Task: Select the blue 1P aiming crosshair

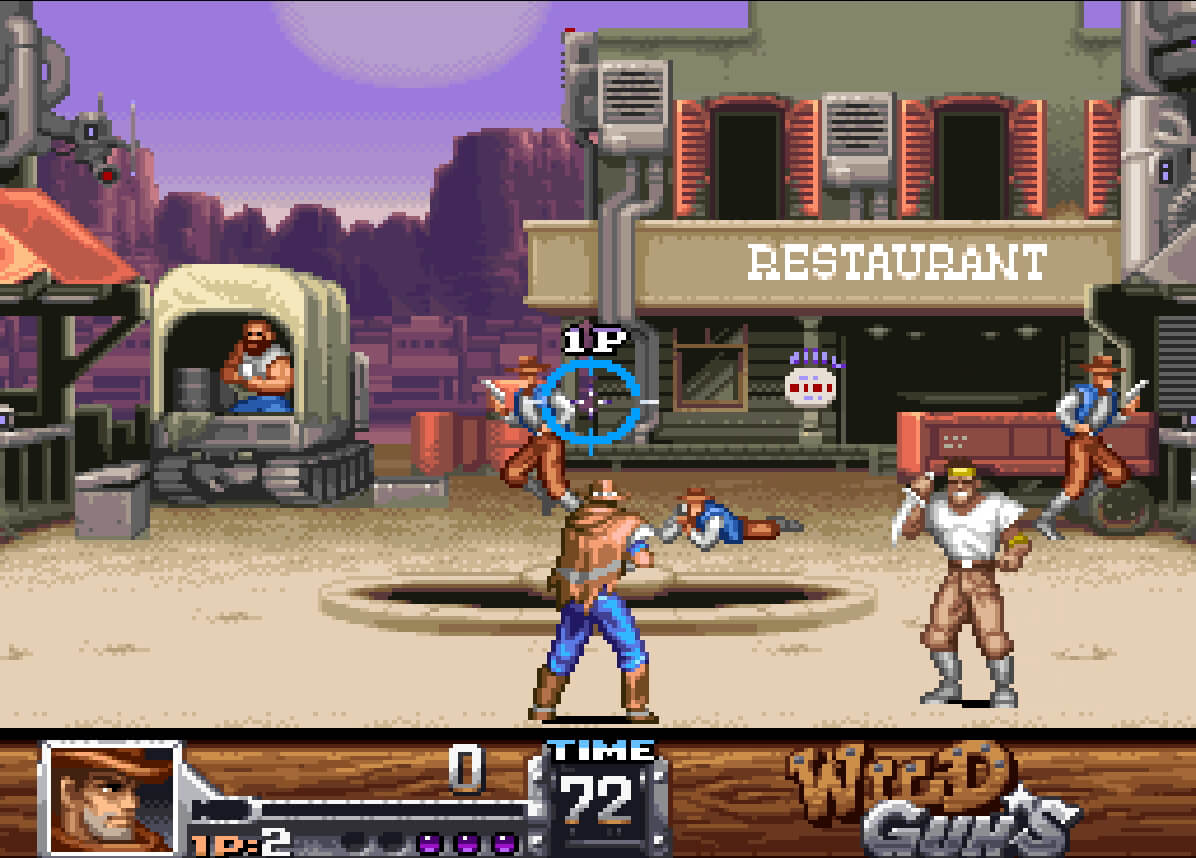Action: pos(592,401)
